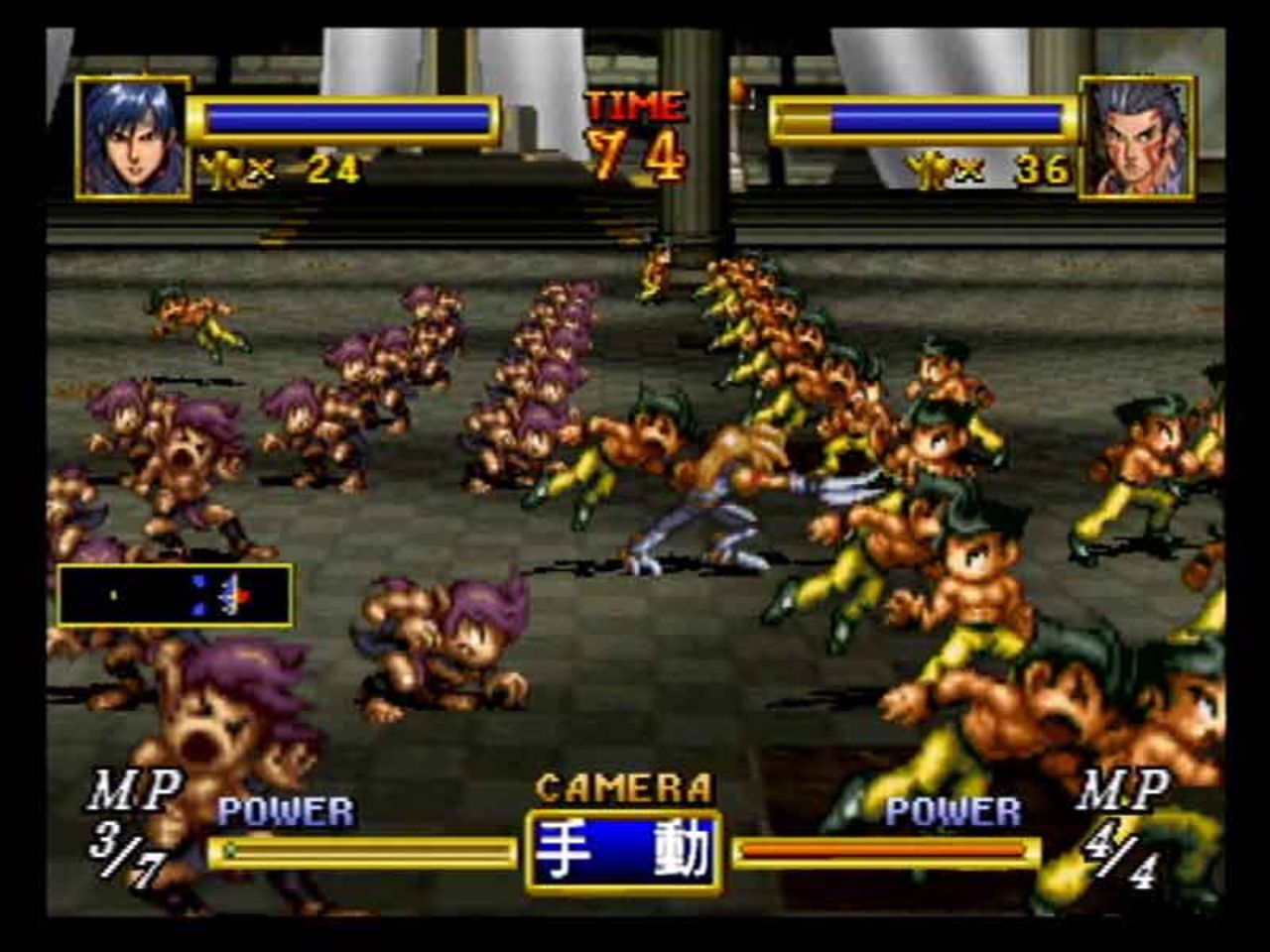Click the MP 4/4 indicator on bottom right
The image size is (1270, 952).
click(1123, 821)
